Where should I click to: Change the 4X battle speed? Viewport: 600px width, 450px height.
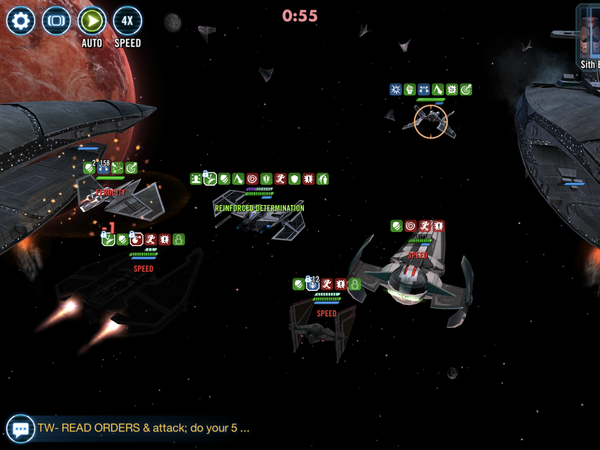[x=127, y=20]
